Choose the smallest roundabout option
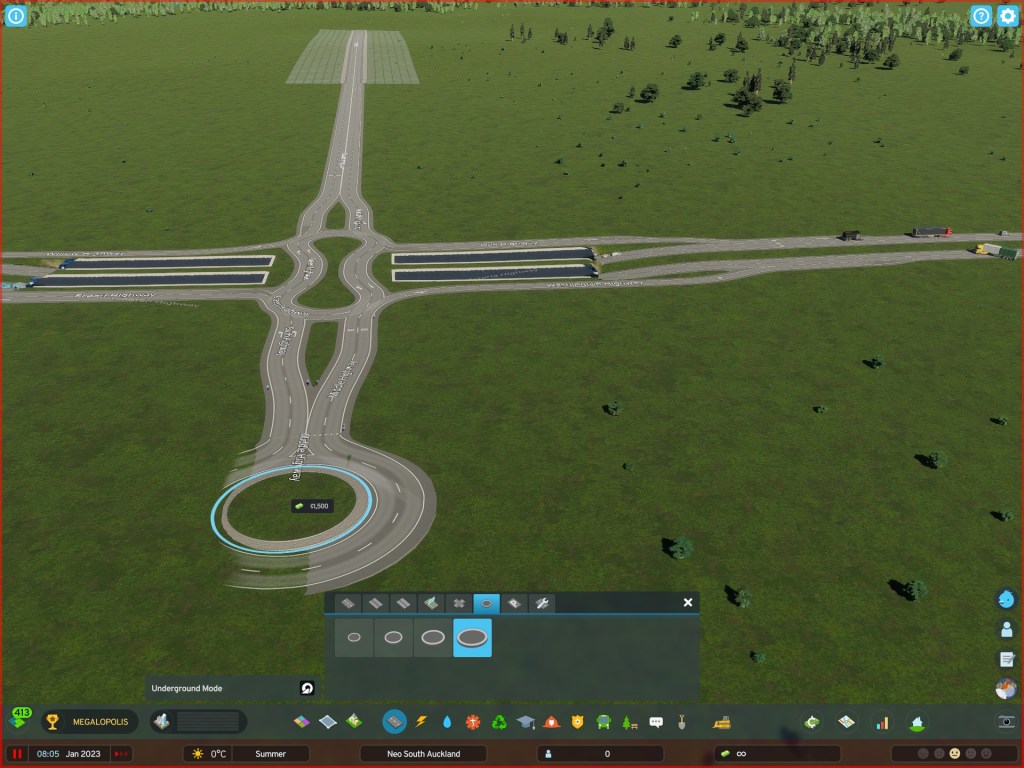This screenshot has height=768, width=1024. tap(354, 637)
